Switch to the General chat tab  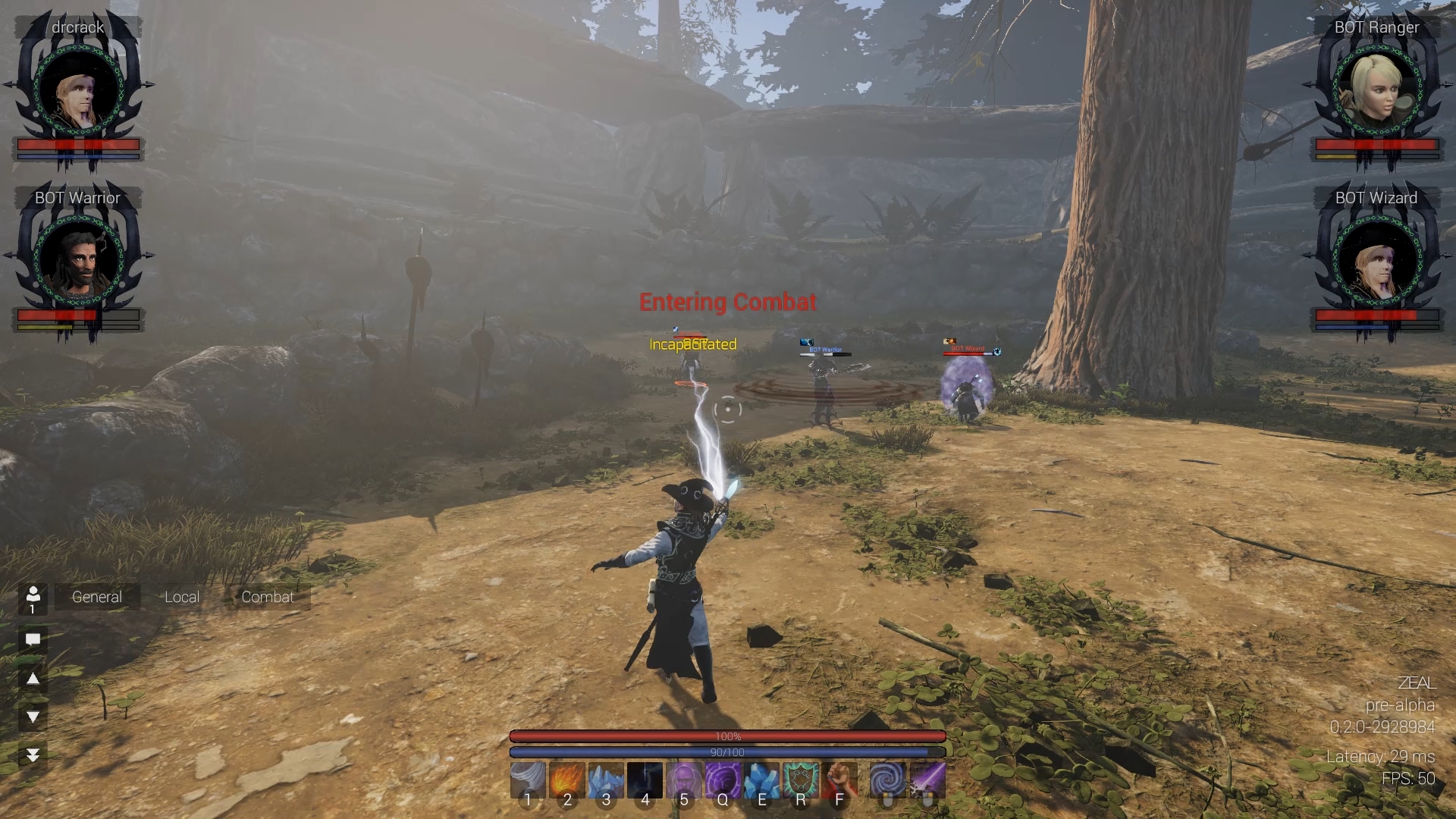point(96,597)
